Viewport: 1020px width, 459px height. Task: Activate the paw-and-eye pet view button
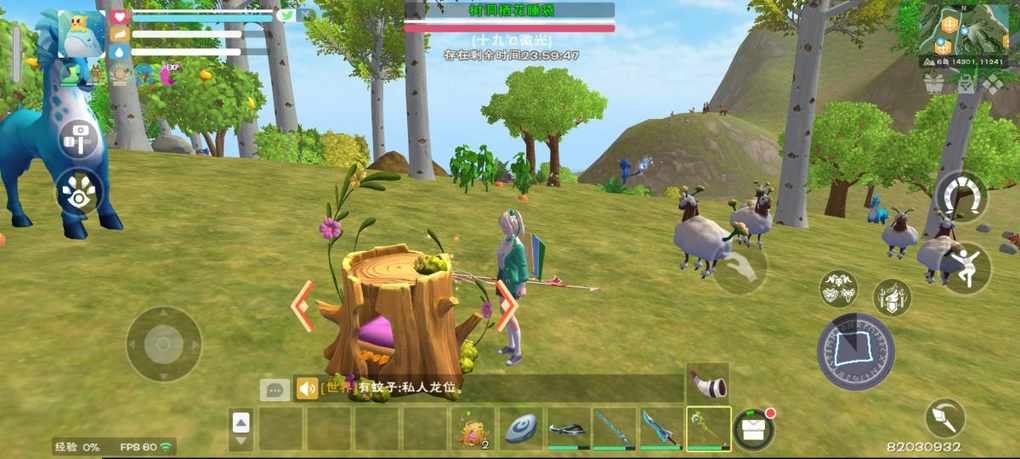coord(79,191)
